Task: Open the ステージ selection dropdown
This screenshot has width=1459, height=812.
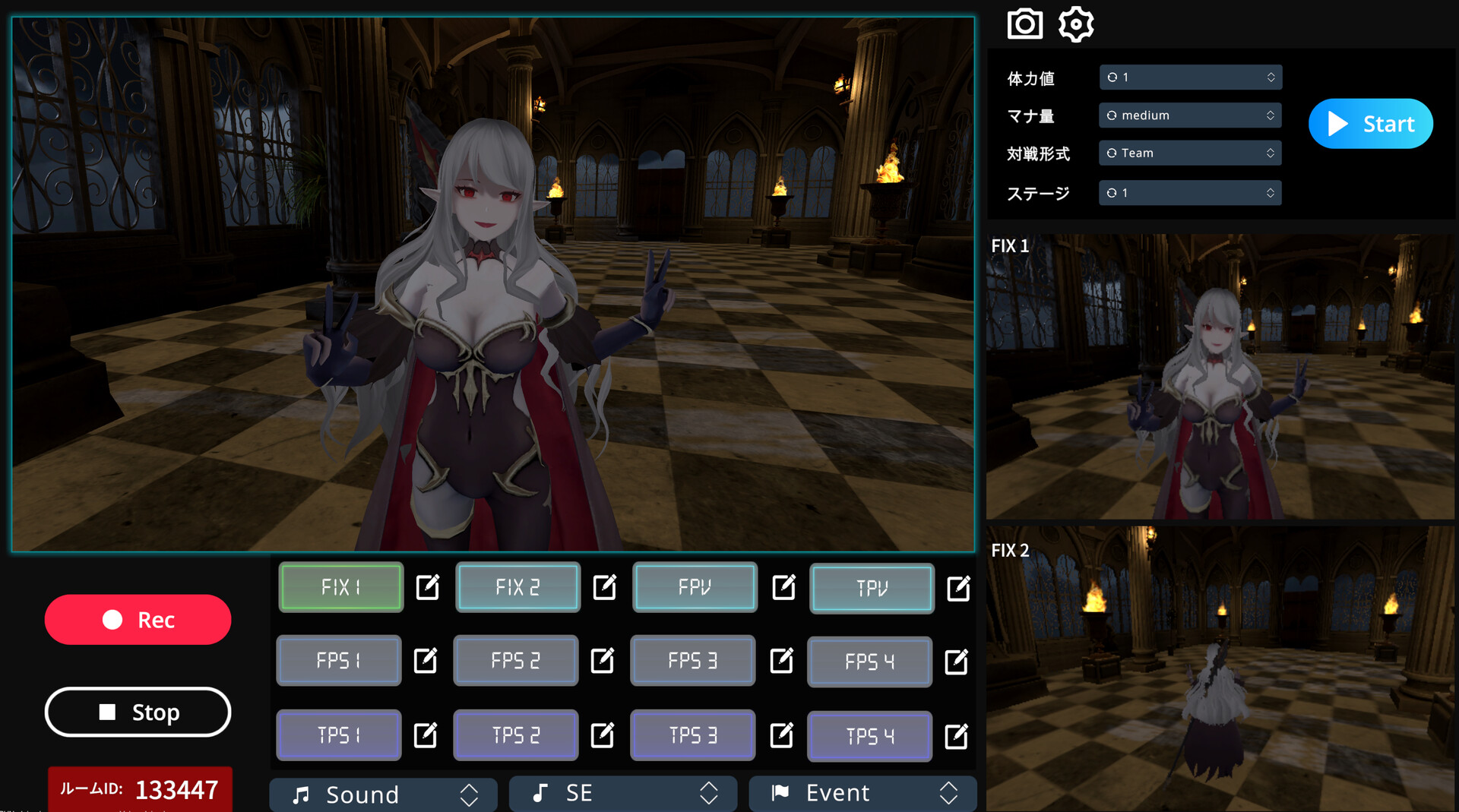Action: coord(1190,192)
